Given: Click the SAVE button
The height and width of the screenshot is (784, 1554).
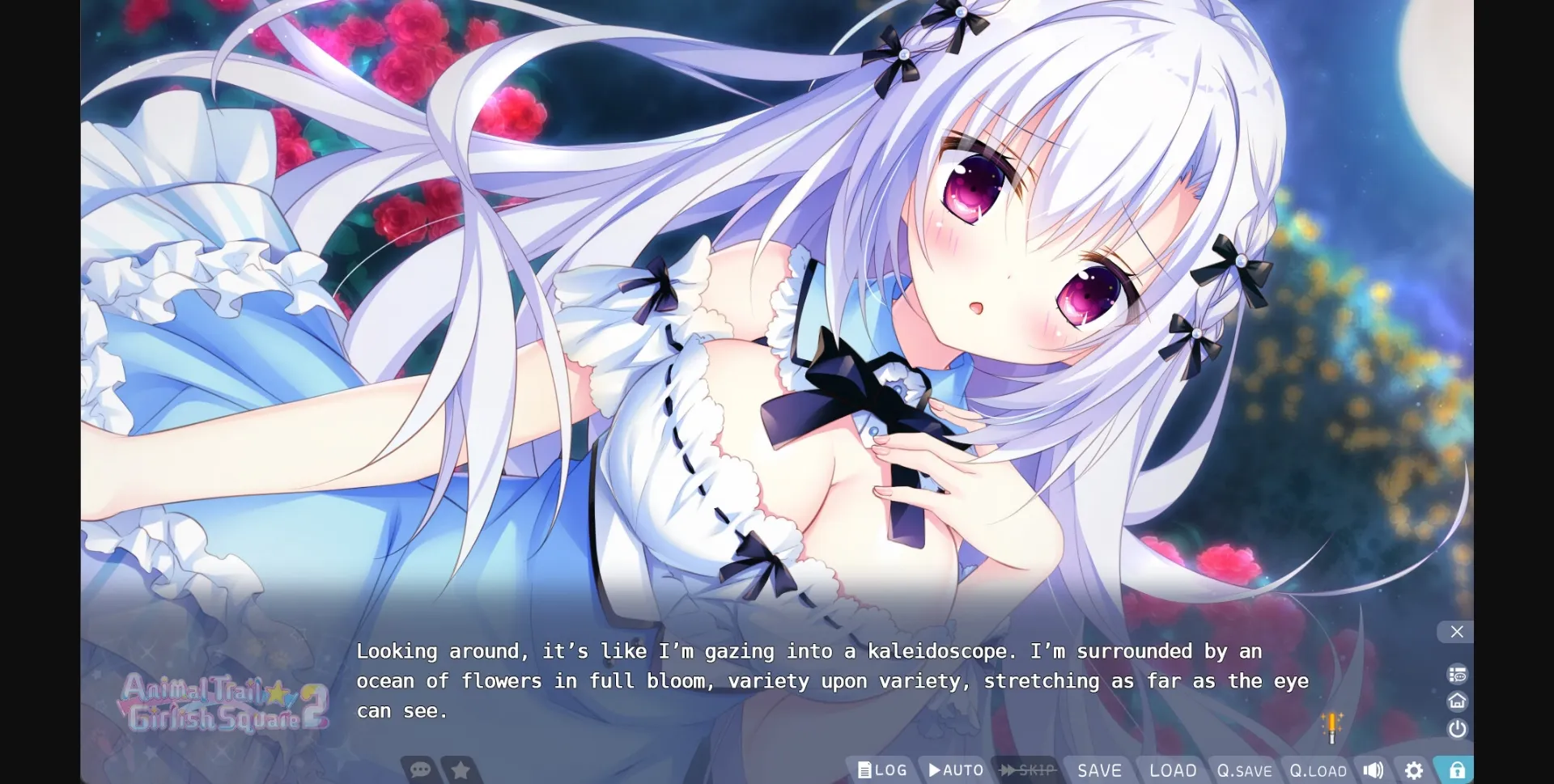Looking at the screenshot, I should tap(1099, 769).
